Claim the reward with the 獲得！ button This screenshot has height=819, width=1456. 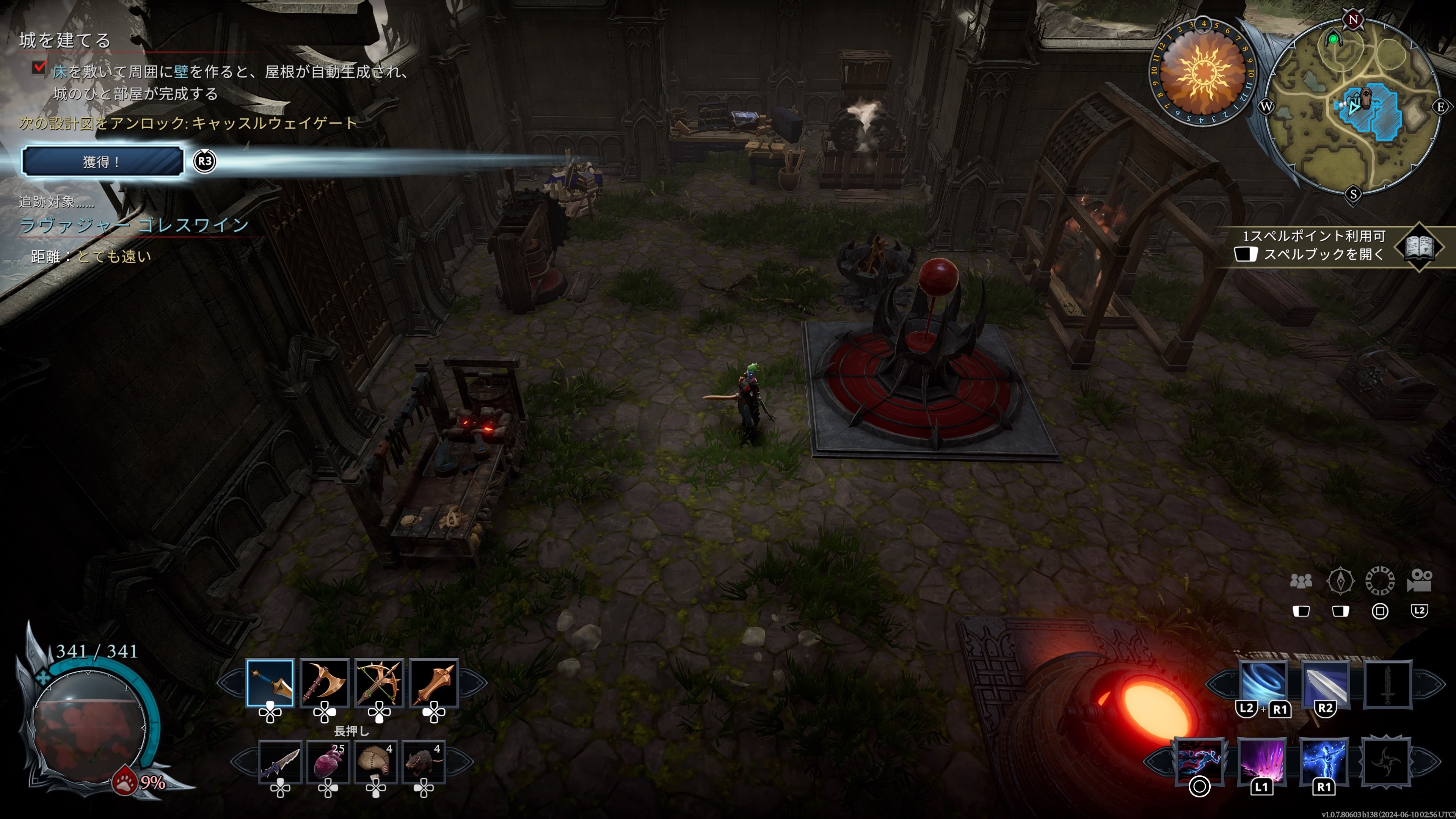[x=102, y=162]
